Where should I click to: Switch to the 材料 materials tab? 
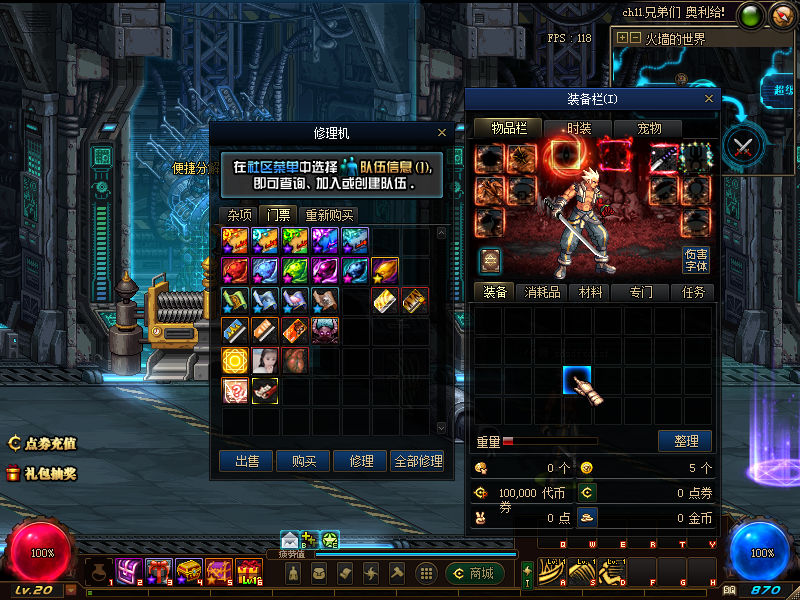pyautogui.click(x=591, y=292)
